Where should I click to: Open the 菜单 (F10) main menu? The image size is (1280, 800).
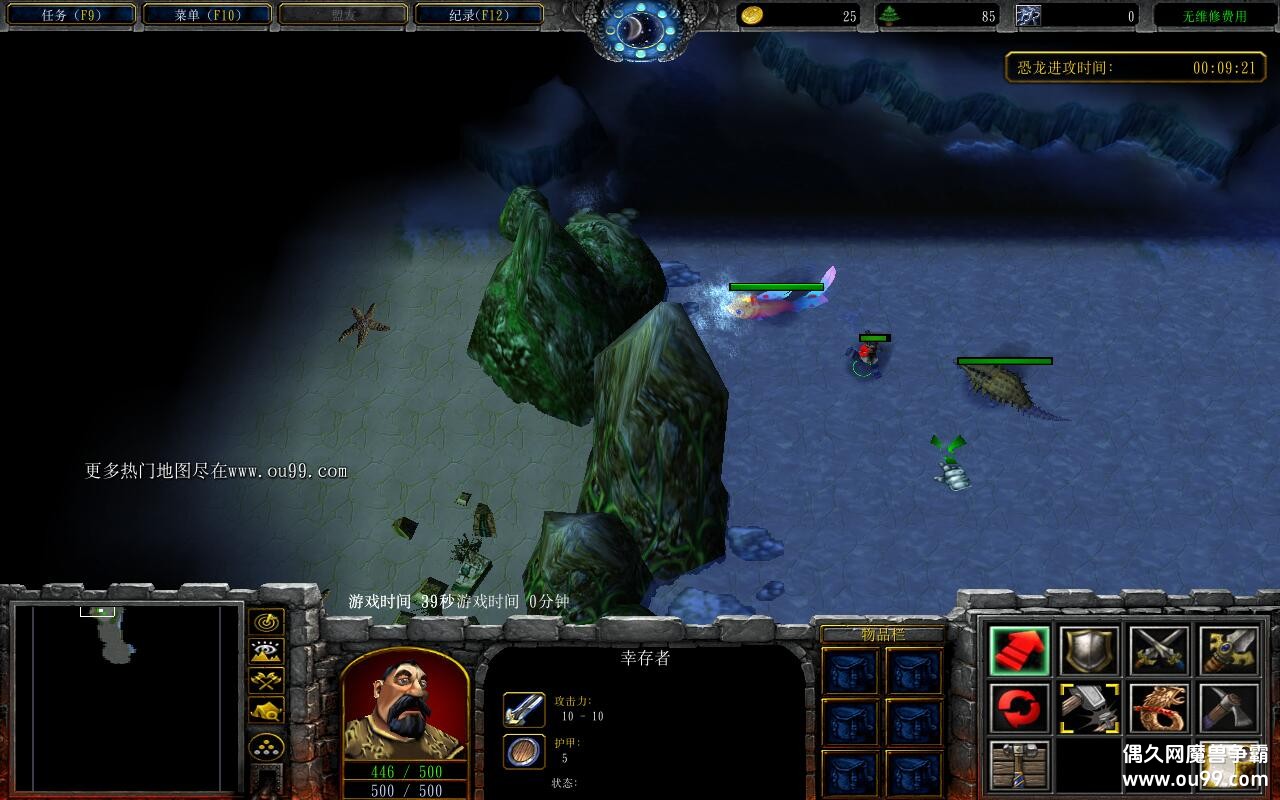click(207, 15)
